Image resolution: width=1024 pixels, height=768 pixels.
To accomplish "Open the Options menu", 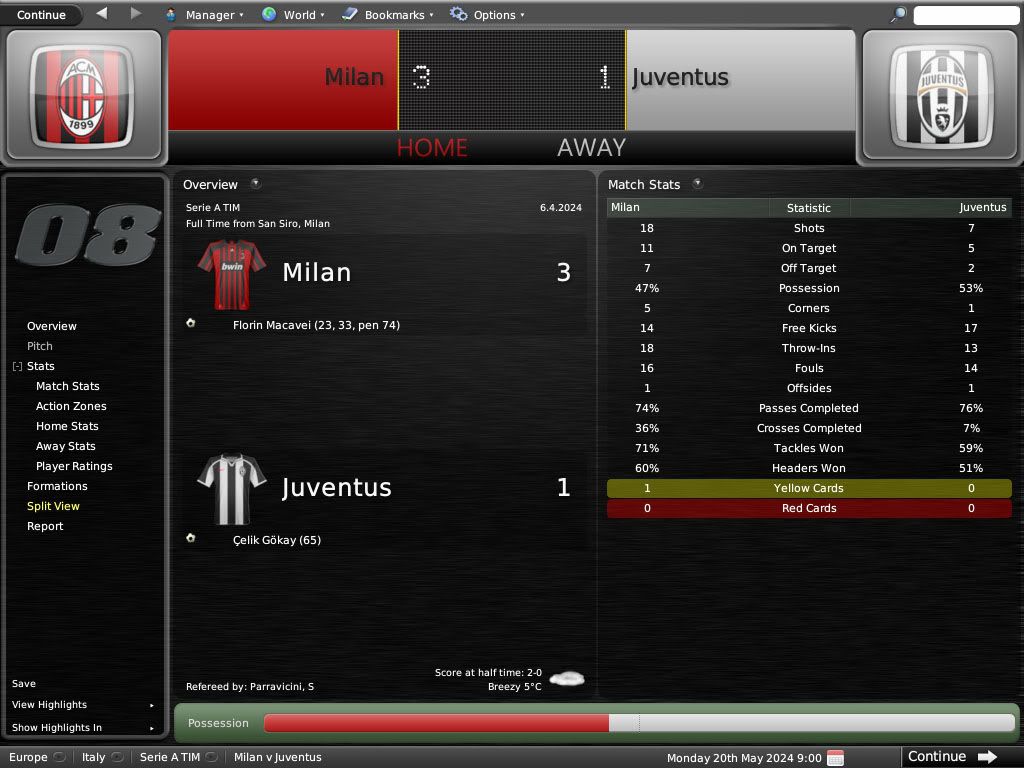I will coord(488,15).
